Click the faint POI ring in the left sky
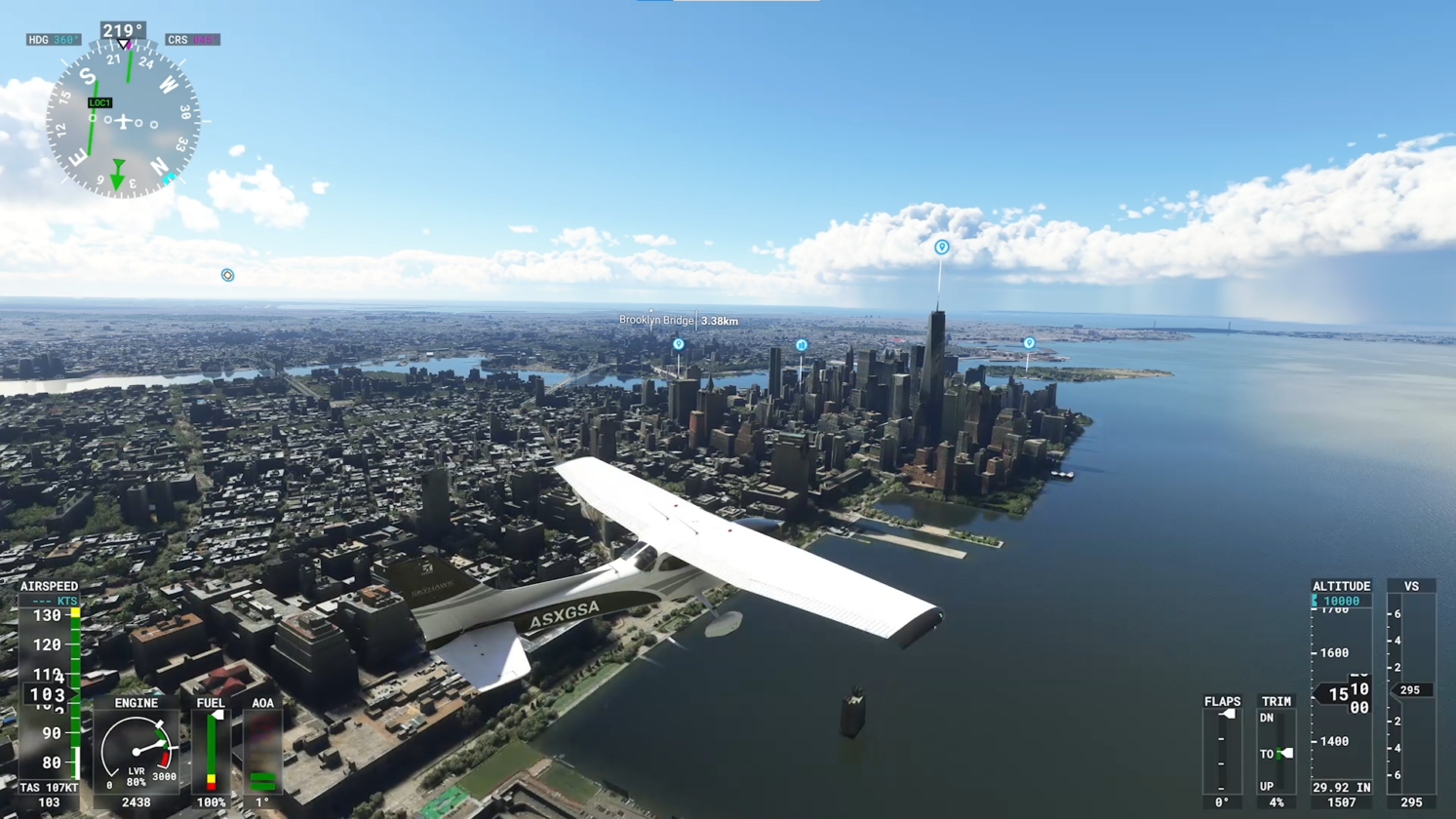Viewport: 1456px width, 819px height. click(227, 275)
